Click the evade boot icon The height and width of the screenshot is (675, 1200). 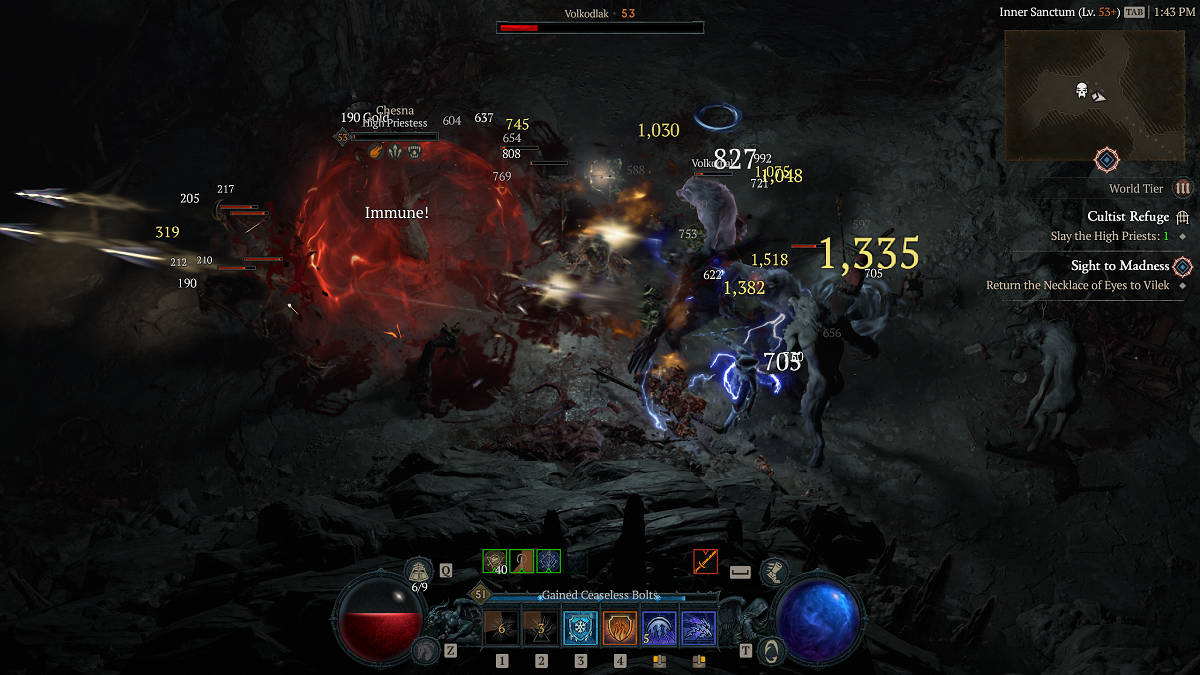point(774,571)
